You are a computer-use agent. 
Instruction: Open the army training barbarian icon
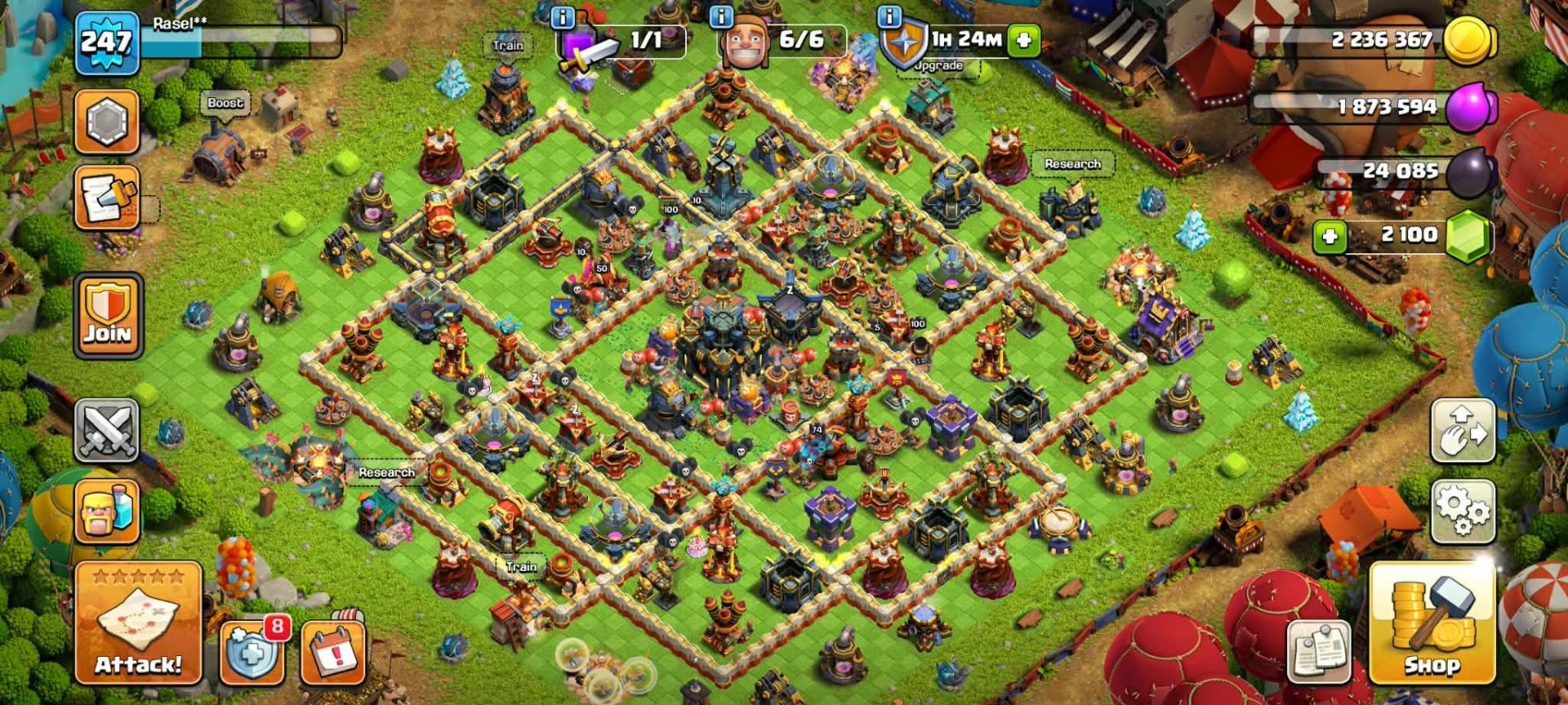click(107, 511)
